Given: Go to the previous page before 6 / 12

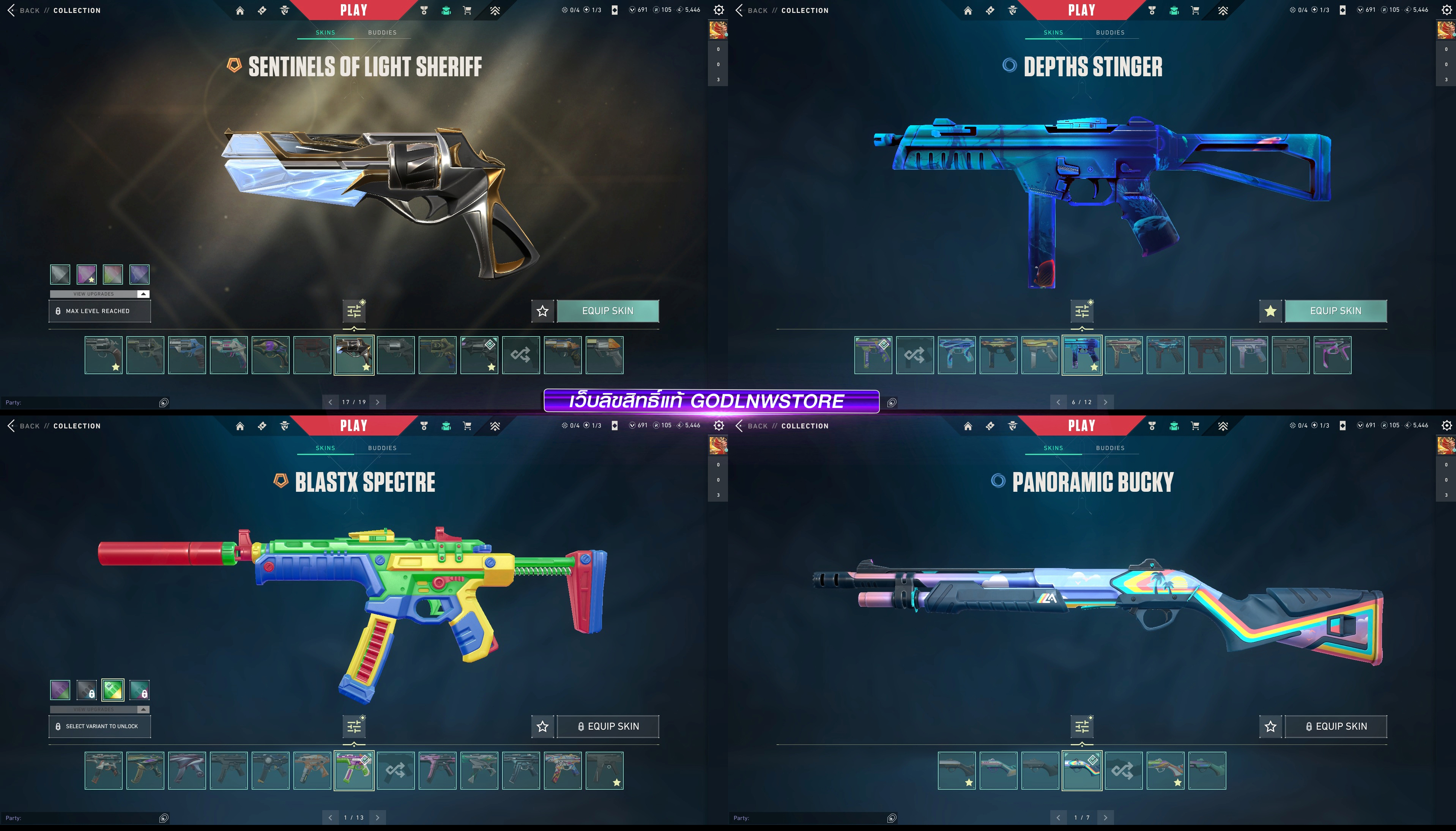Looking at the screenshot, I should [x=1058, y=402].
